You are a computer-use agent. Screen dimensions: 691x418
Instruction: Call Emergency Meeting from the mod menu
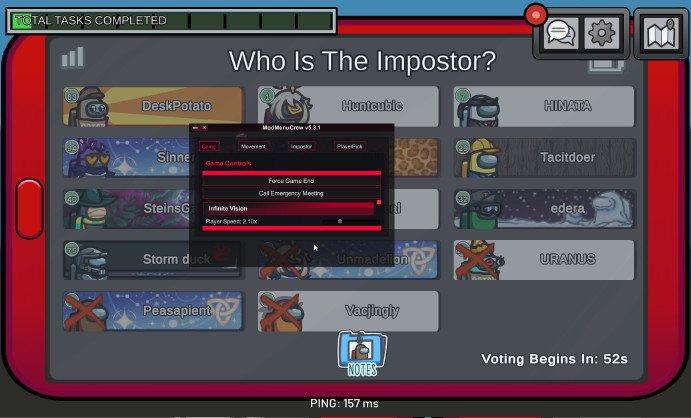[x=291, y=193]
